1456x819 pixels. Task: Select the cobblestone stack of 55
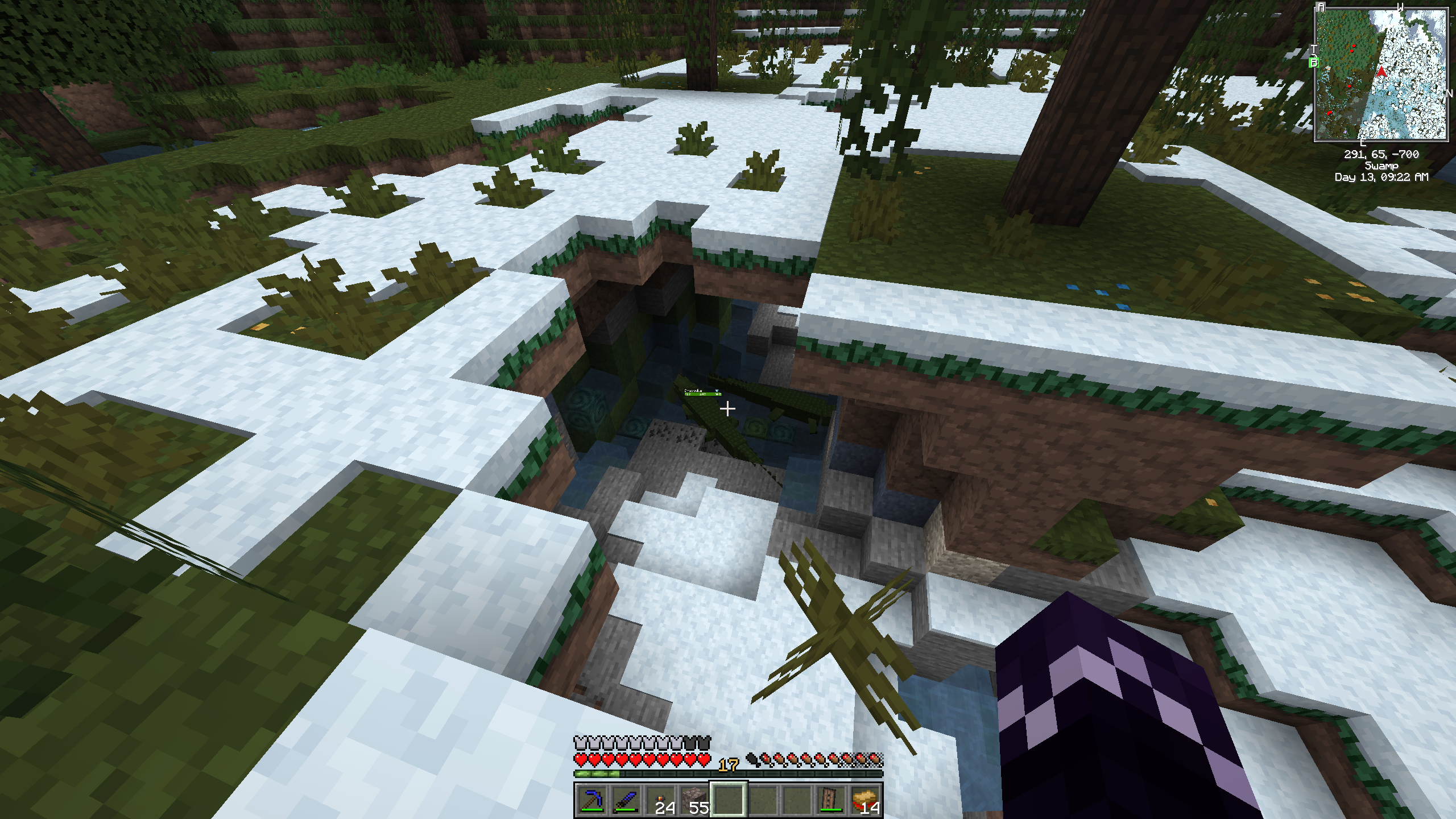point(694,800)
